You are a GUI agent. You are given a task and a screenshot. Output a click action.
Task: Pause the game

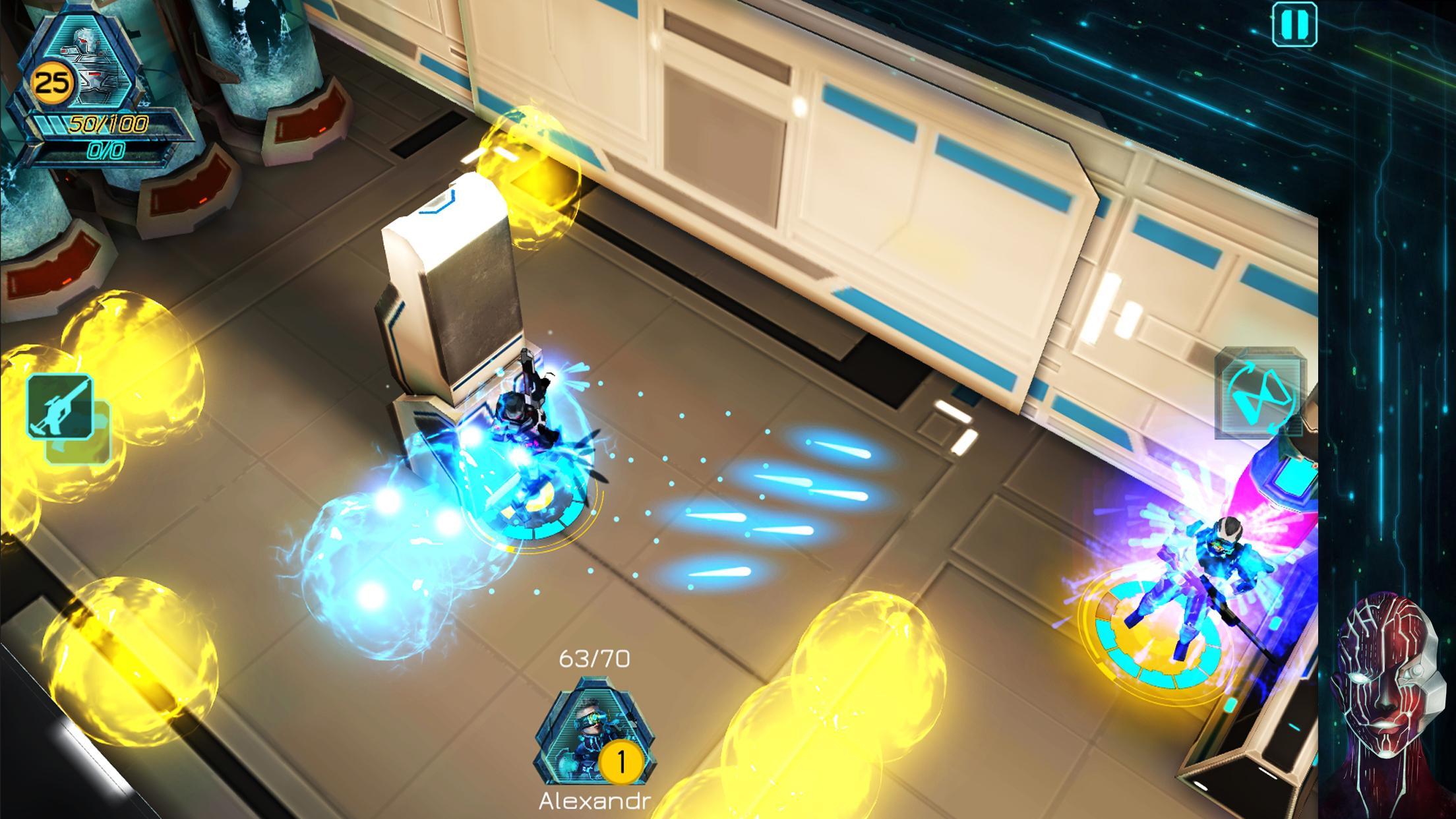[1294, 24]
